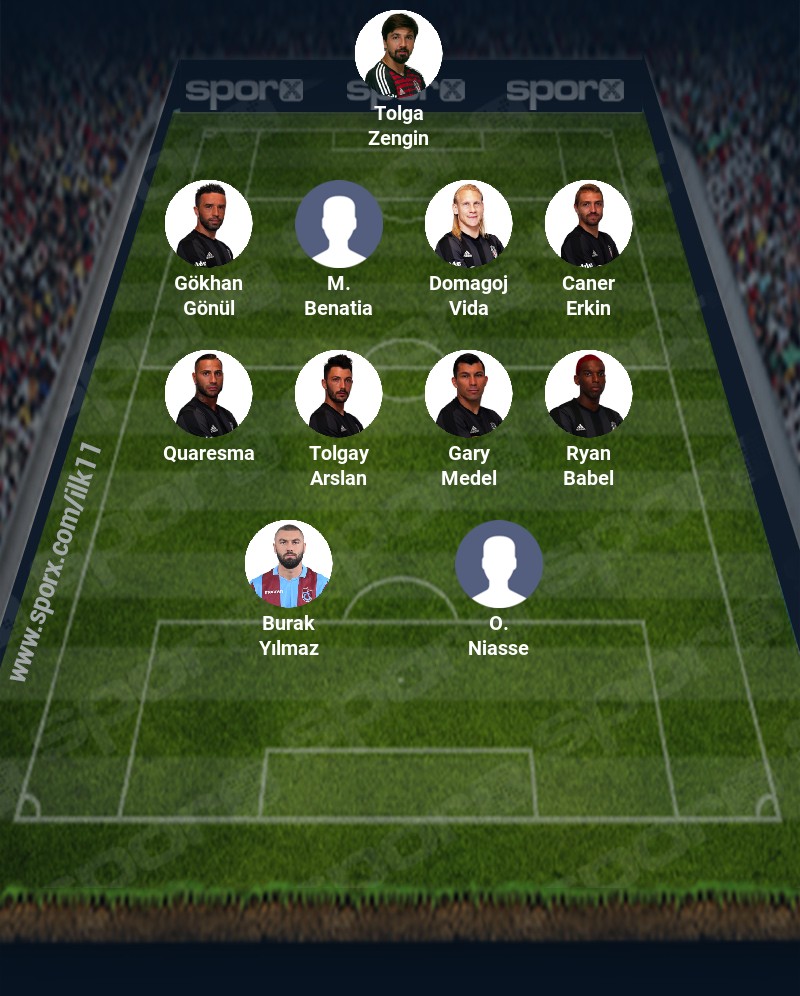The image size is (800, 996).
Task: Pick Caner Erkin's player portrait
Action: pos(588,223)
